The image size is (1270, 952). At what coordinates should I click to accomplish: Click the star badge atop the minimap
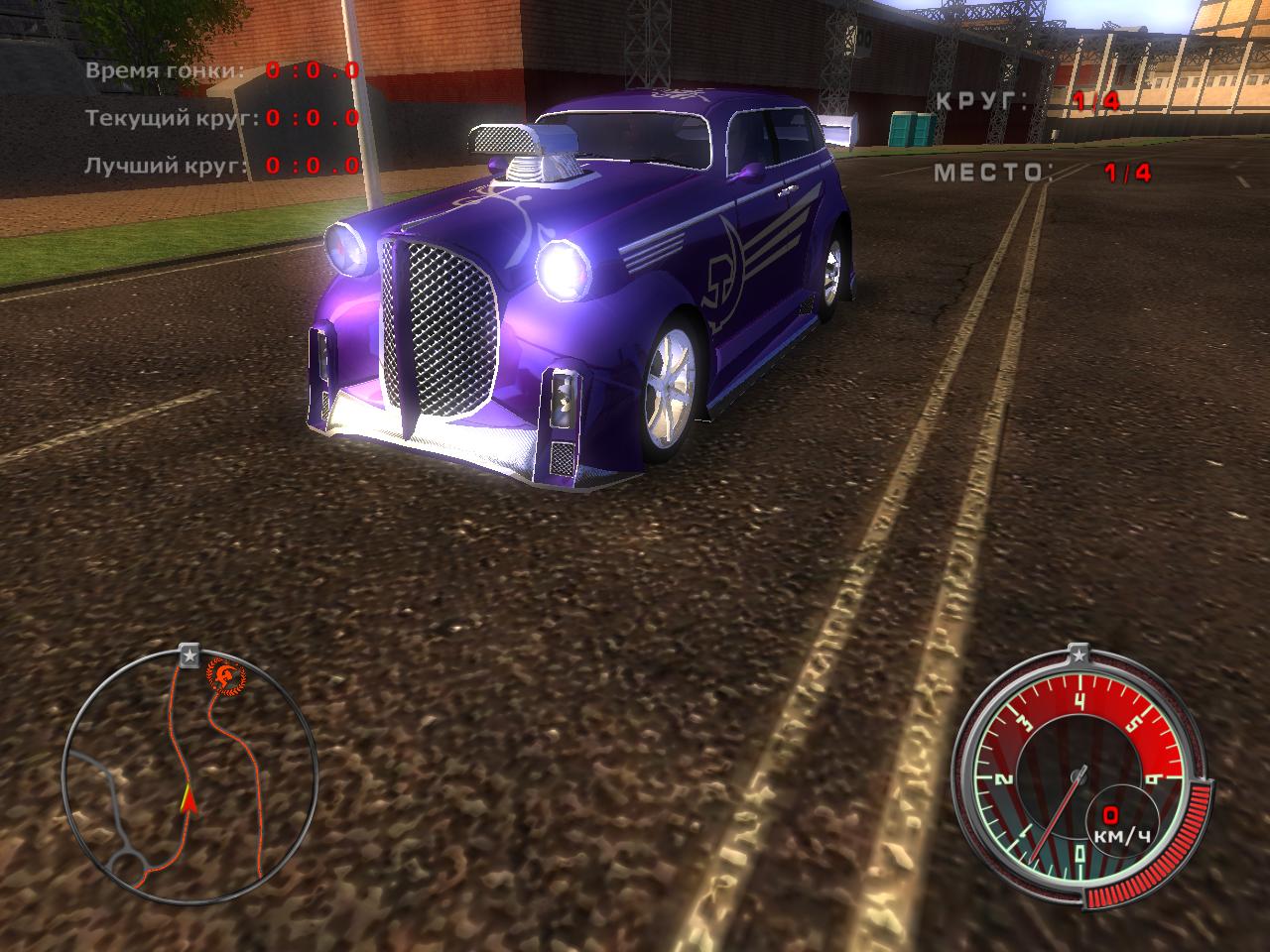click(x=189, y=654)
